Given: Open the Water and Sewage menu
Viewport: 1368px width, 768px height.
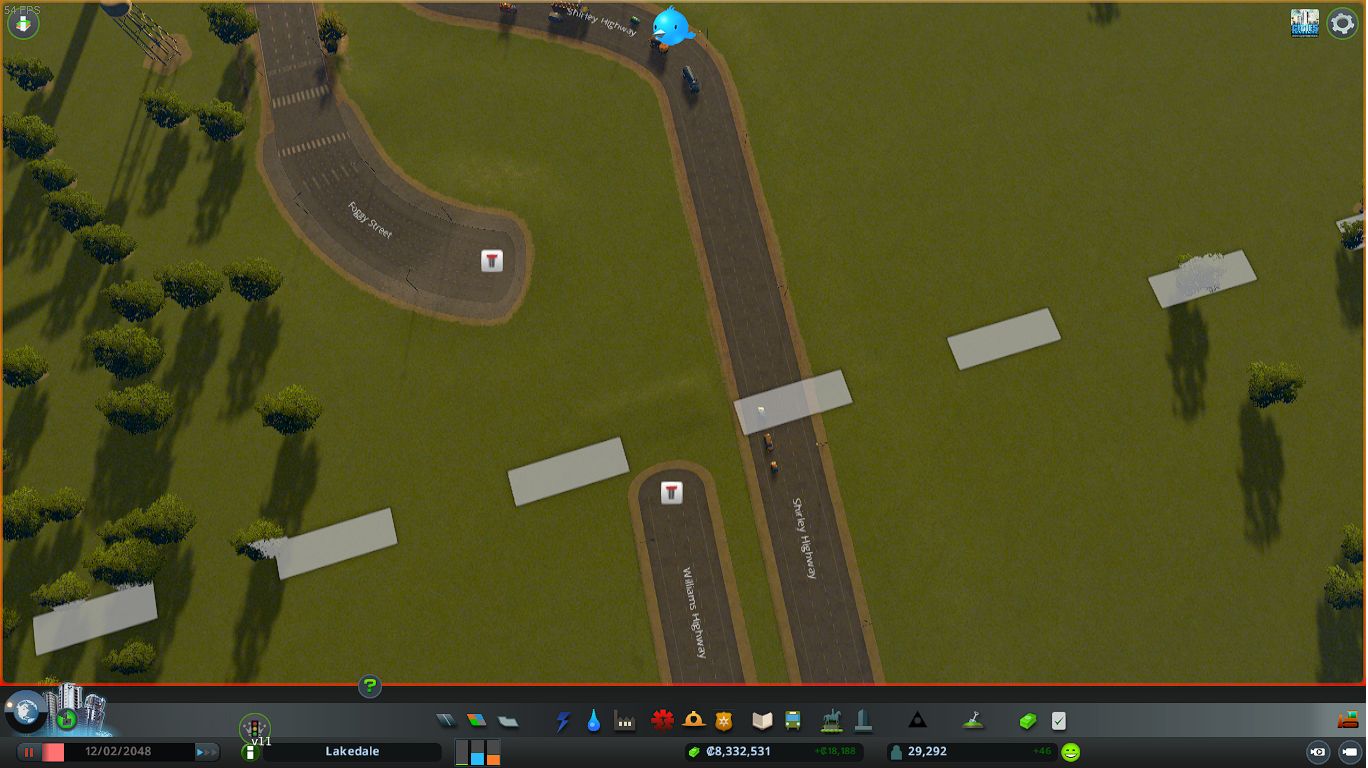Looking at the screenshot, I should point(593,720).
